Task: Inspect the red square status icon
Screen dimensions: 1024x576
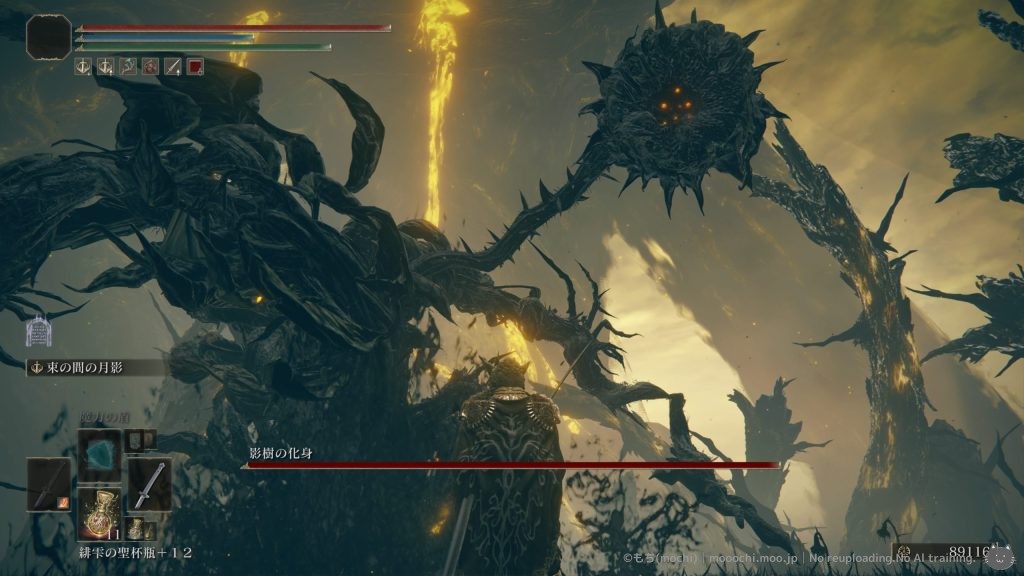Action: 196,67
